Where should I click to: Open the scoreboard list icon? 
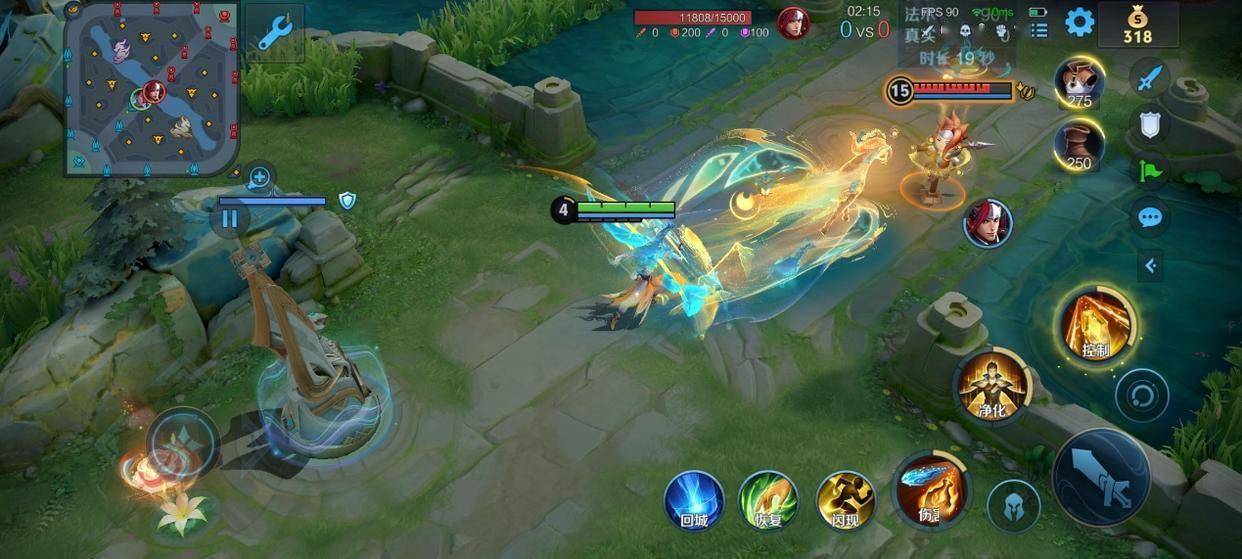[1040, 30]
